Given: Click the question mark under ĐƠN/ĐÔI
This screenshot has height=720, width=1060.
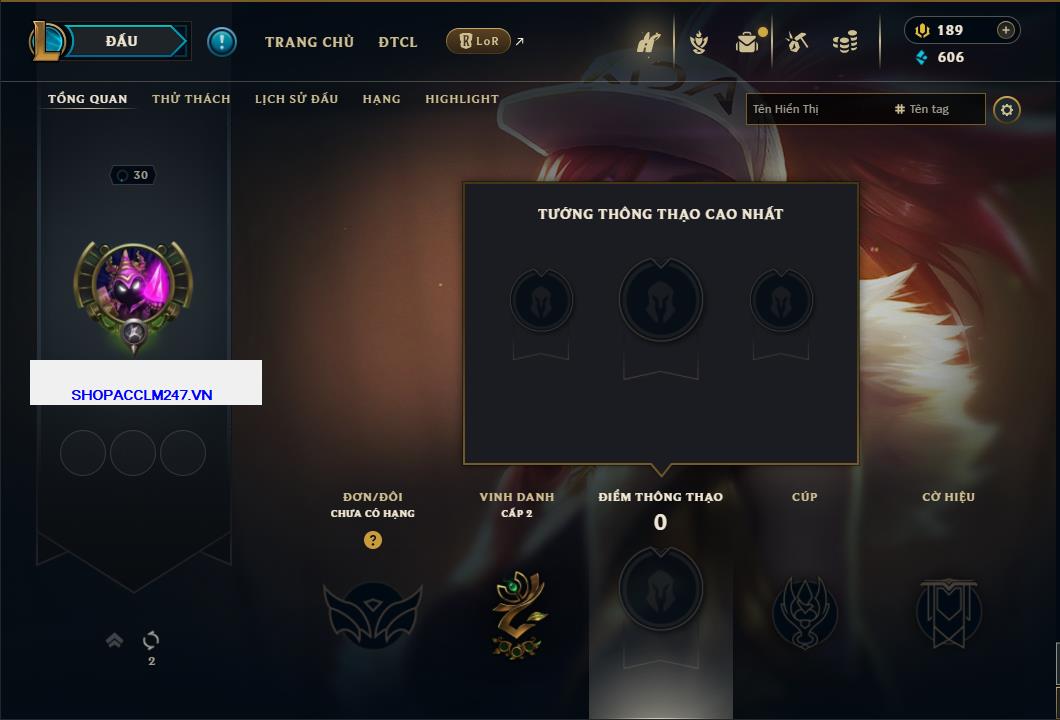Looking at the screenshot, I should point(373,540).
